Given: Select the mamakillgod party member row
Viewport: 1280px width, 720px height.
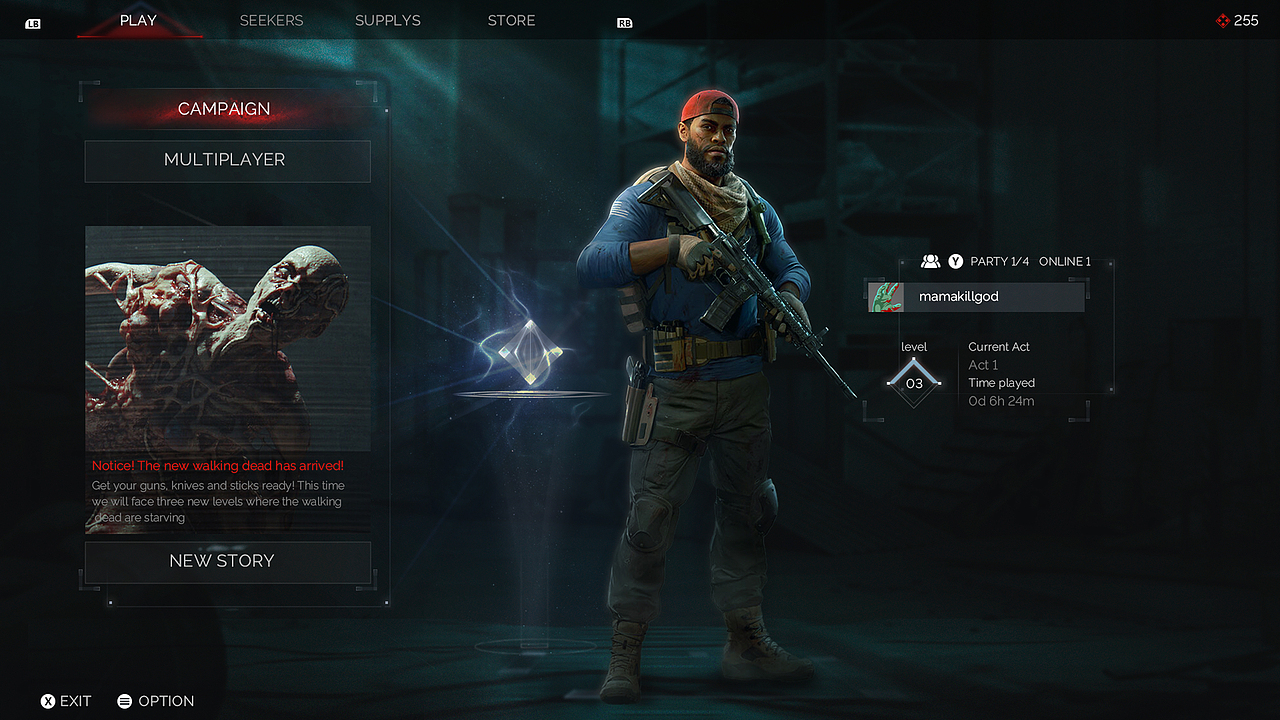Looking at the screenshot, I should pos(977,297).
